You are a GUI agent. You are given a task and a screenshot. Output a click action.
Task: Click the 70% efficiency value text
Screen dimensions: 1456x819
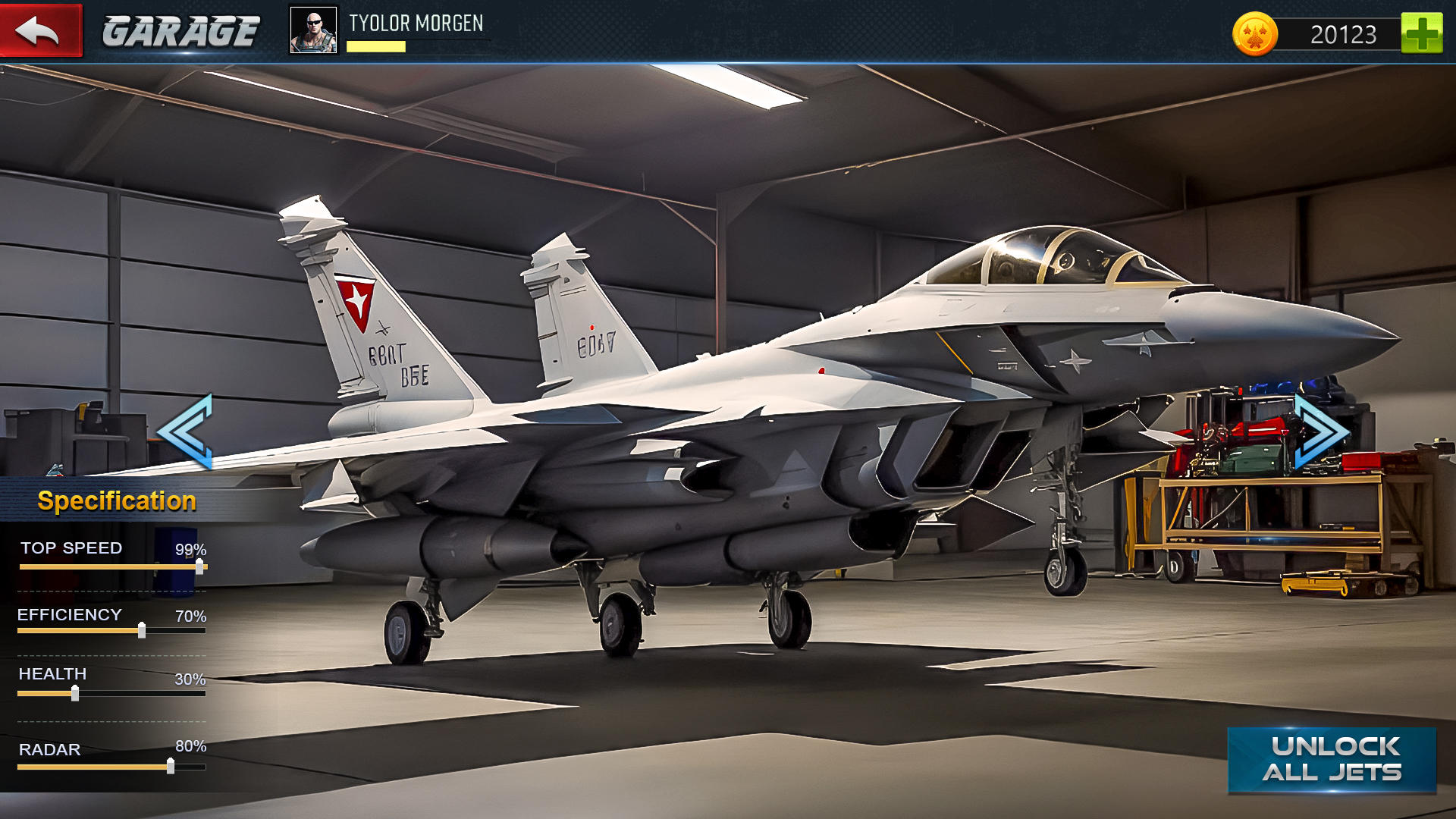pos(190,617)
